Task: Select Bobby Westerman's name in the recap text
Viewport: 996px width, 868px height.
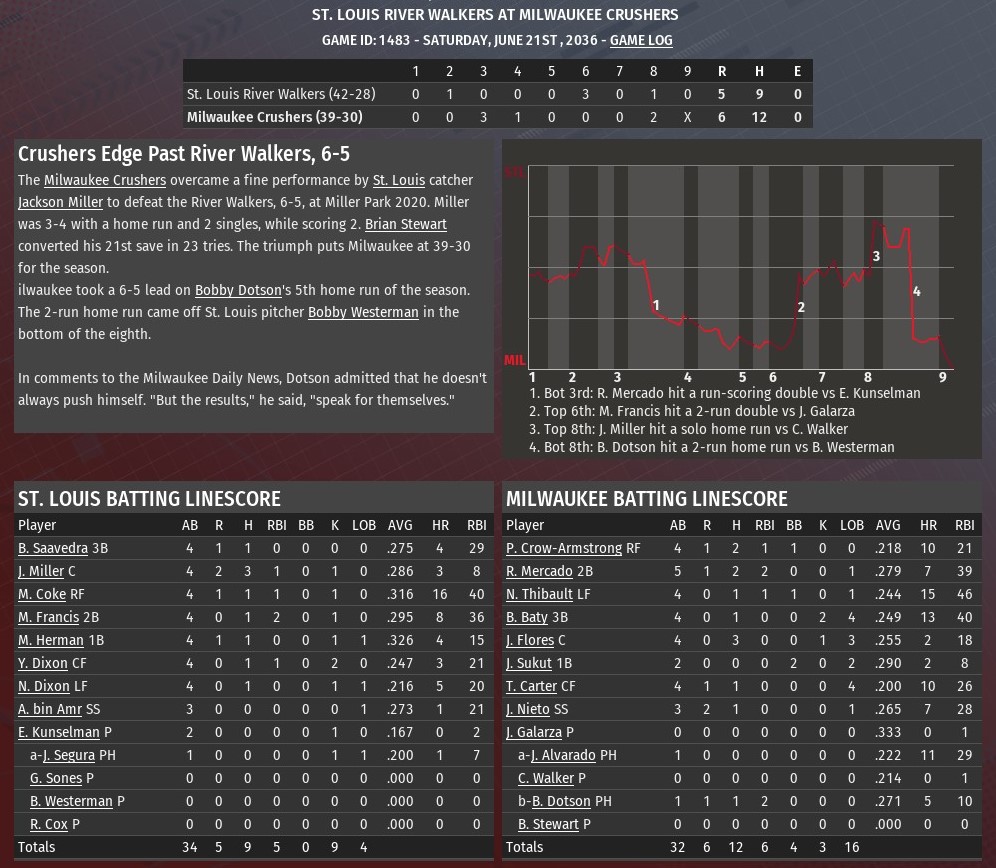Action: pos(363,312)
